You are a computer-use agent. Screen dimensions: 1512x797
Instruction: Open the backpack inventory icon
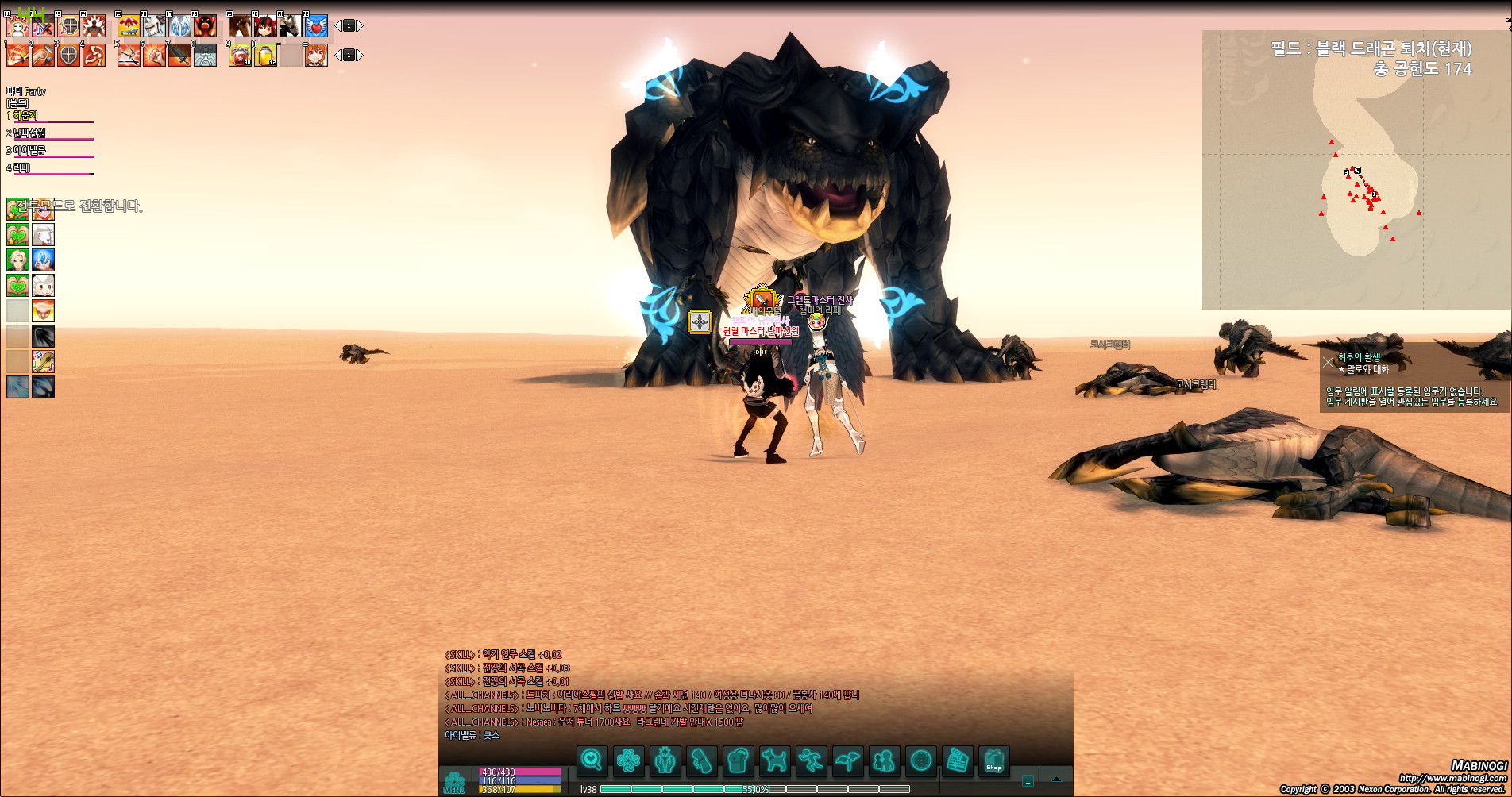[738, 760]
